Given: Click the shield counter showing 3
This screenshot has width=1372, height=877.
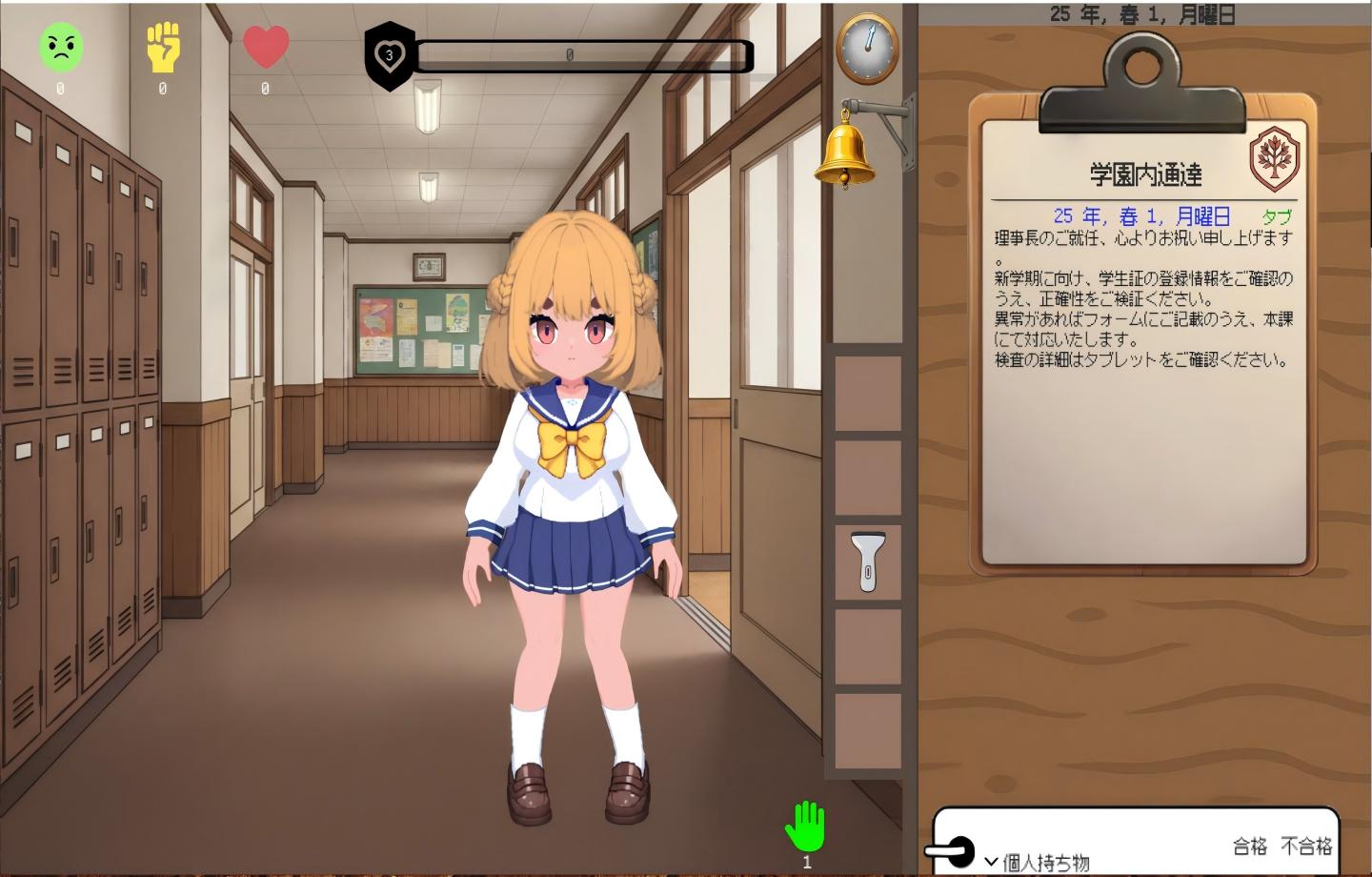Looking at the screenshot, I should pos(390,55).
